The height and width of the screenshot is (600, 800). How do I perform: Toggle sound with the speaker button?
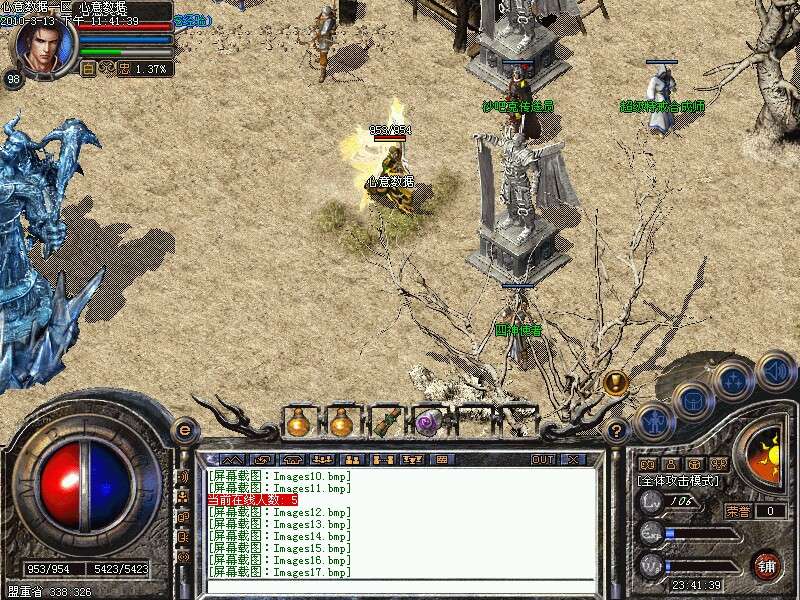[775, 371]
